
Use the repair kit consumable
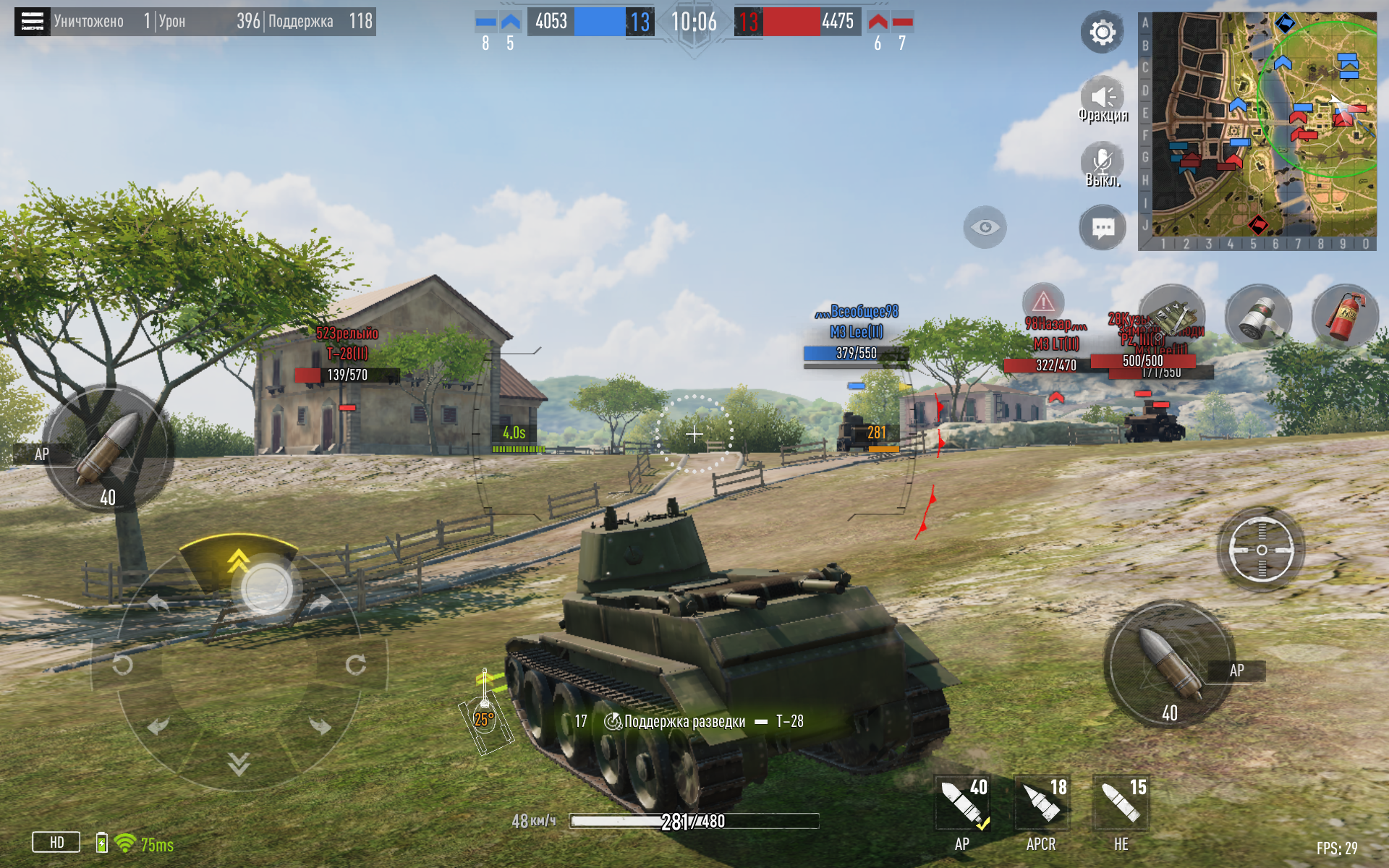point(1172,317)
